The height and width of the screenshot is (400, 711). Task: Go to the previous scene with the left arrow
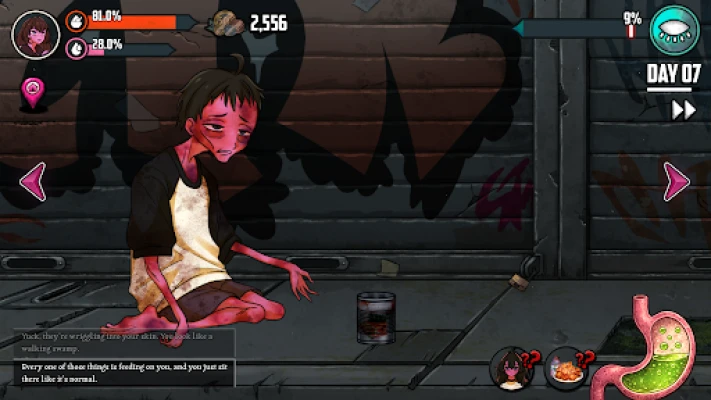[33, 182]
